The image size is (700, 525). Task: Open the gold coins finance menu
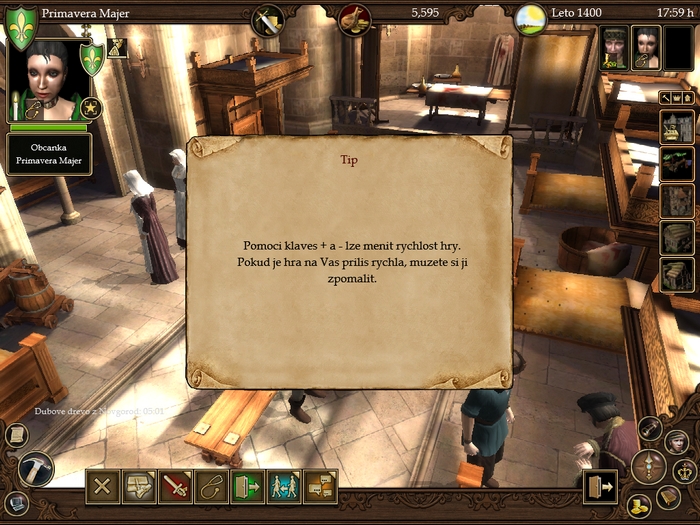click(639, 505)
